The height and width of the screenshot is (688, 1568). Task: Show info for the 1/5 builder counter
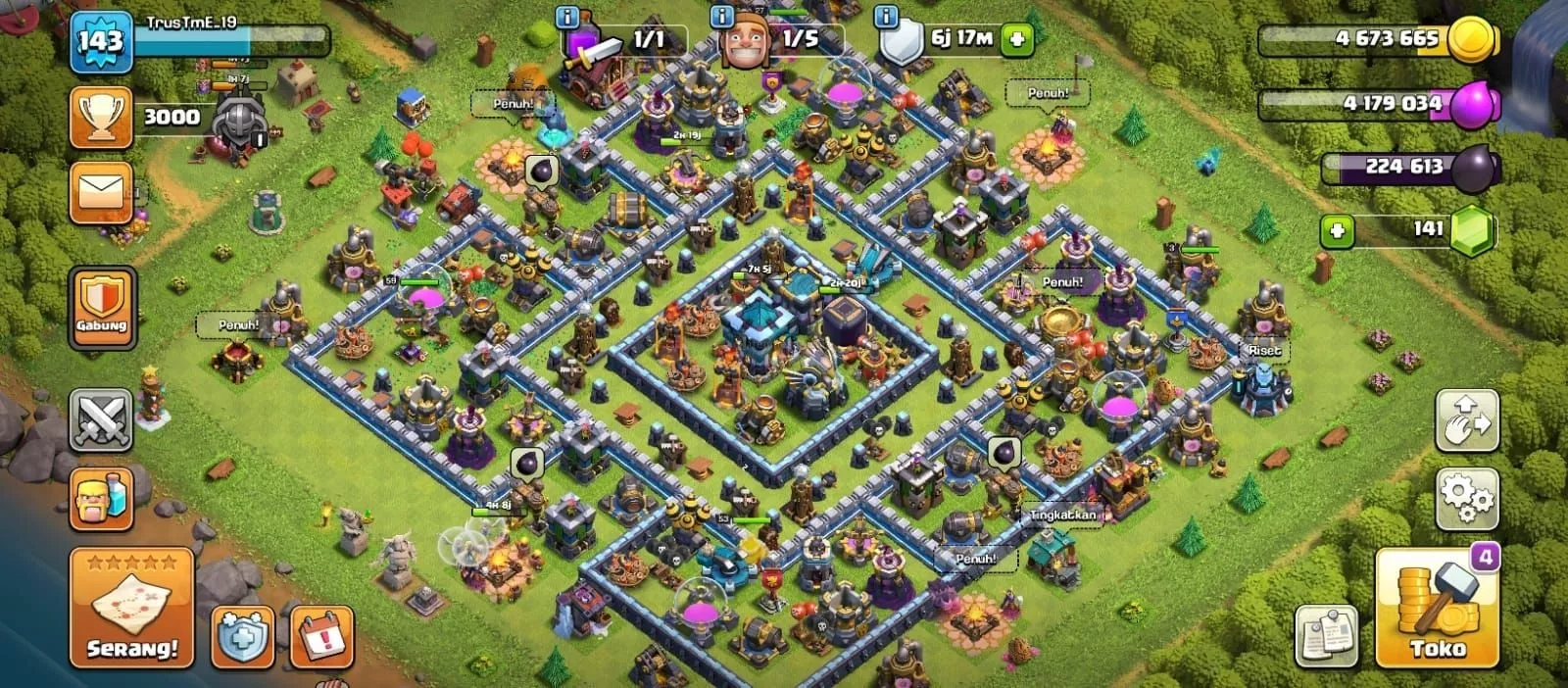point(722,17)
